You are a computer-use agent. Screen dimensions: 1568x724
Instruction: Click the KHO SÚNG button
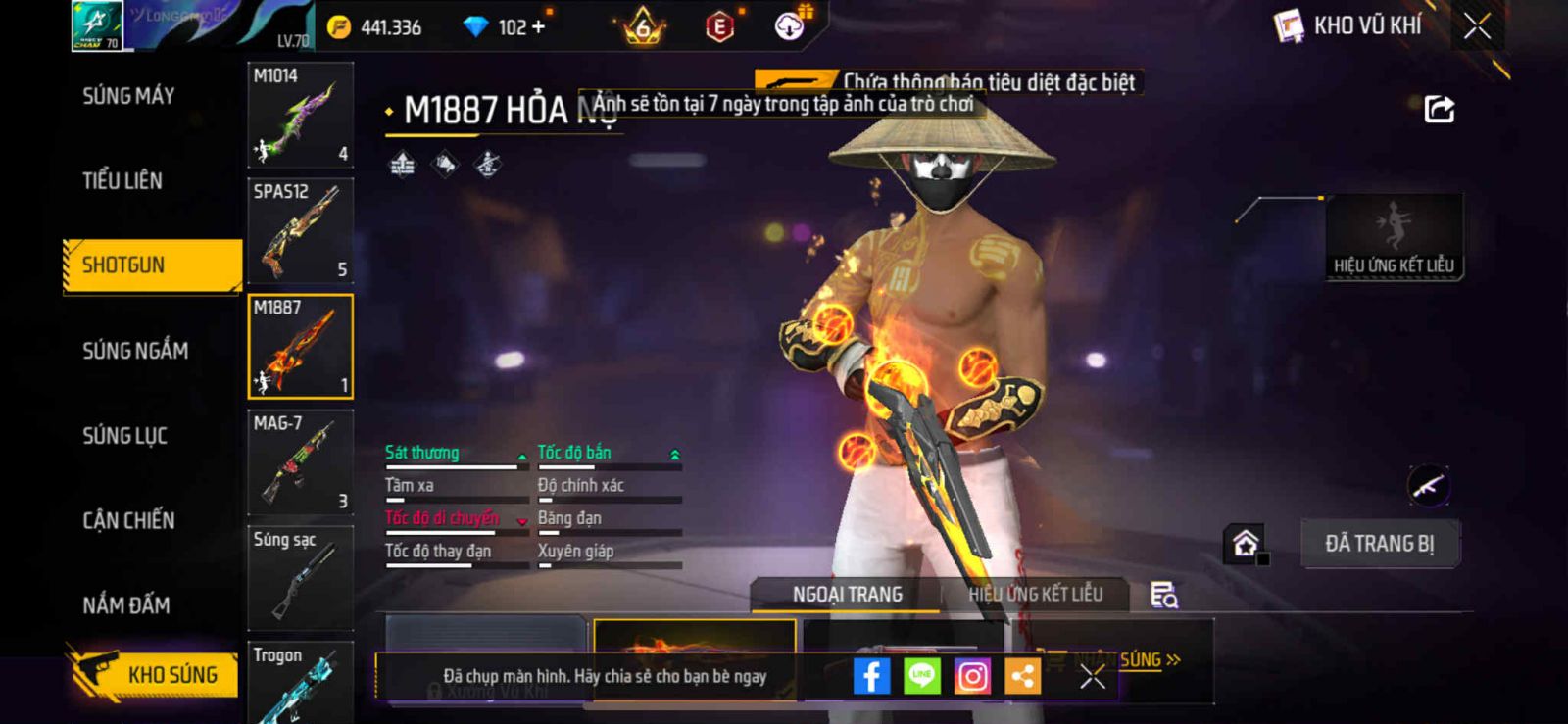tap(155, 674)
